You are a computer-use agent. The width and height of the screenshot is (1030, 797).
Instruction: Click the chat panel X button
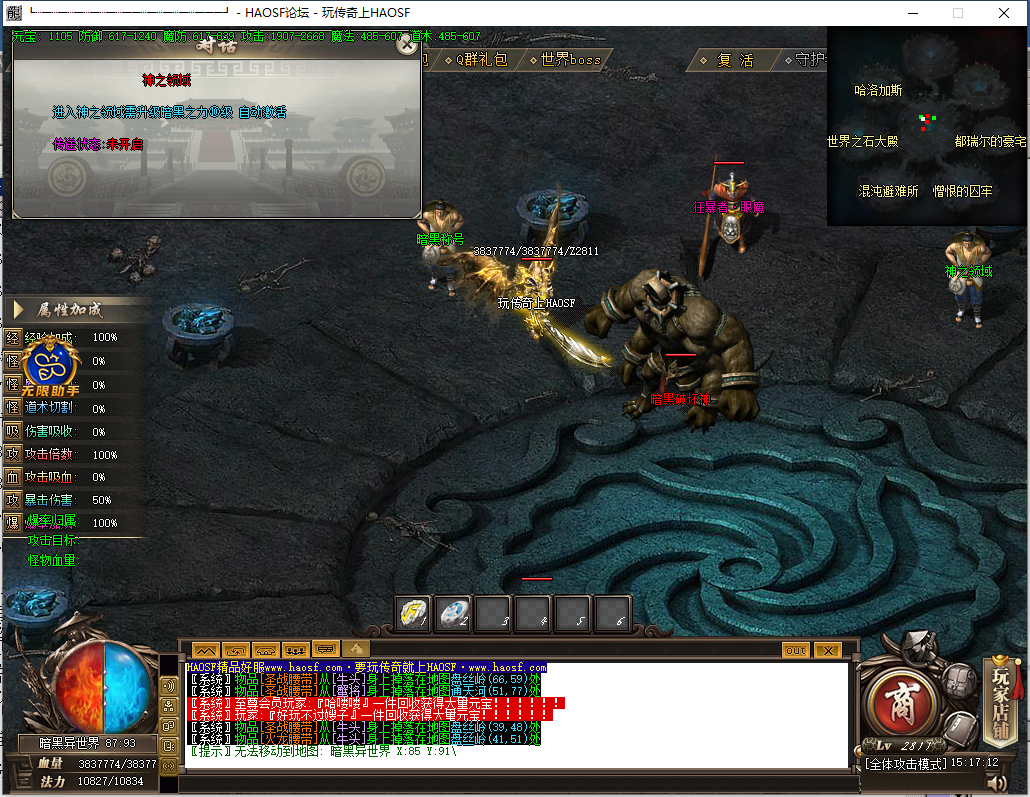click(x=827, y=650)
